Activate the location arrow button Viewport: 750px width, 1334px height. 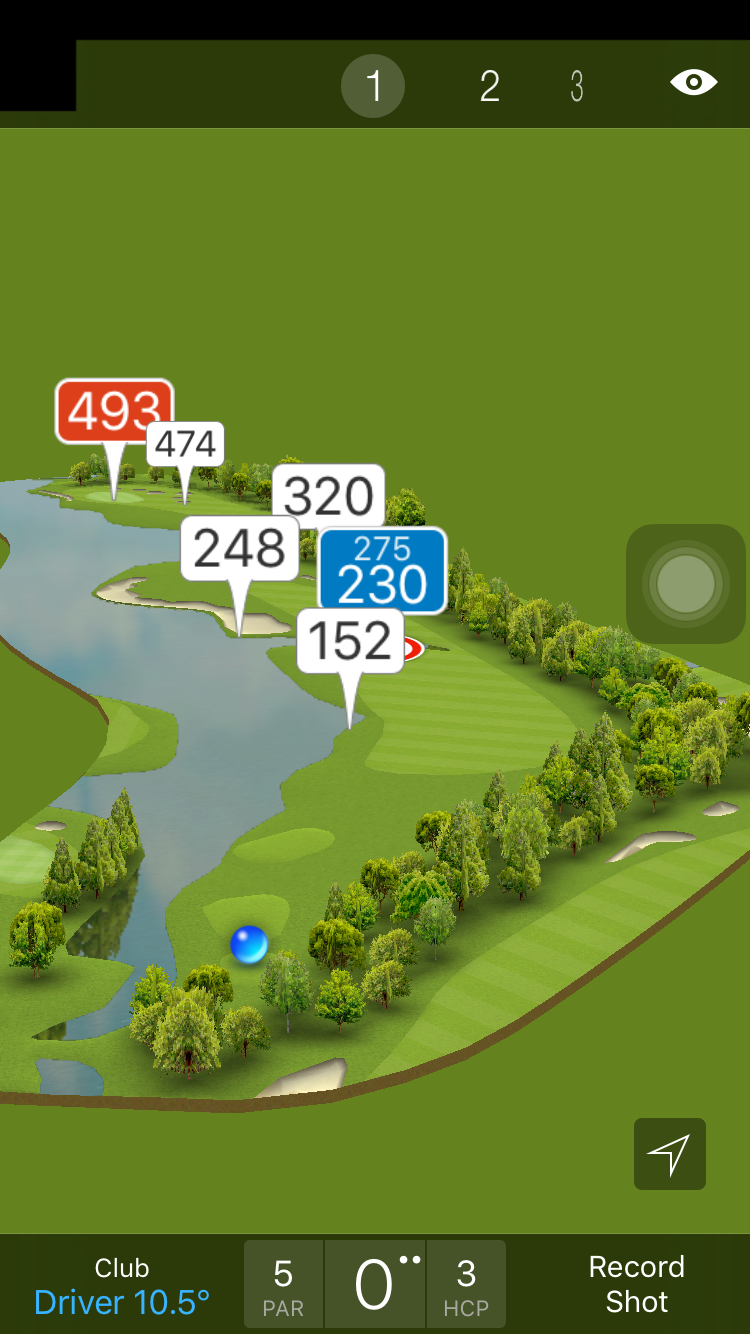point(669,1154)
